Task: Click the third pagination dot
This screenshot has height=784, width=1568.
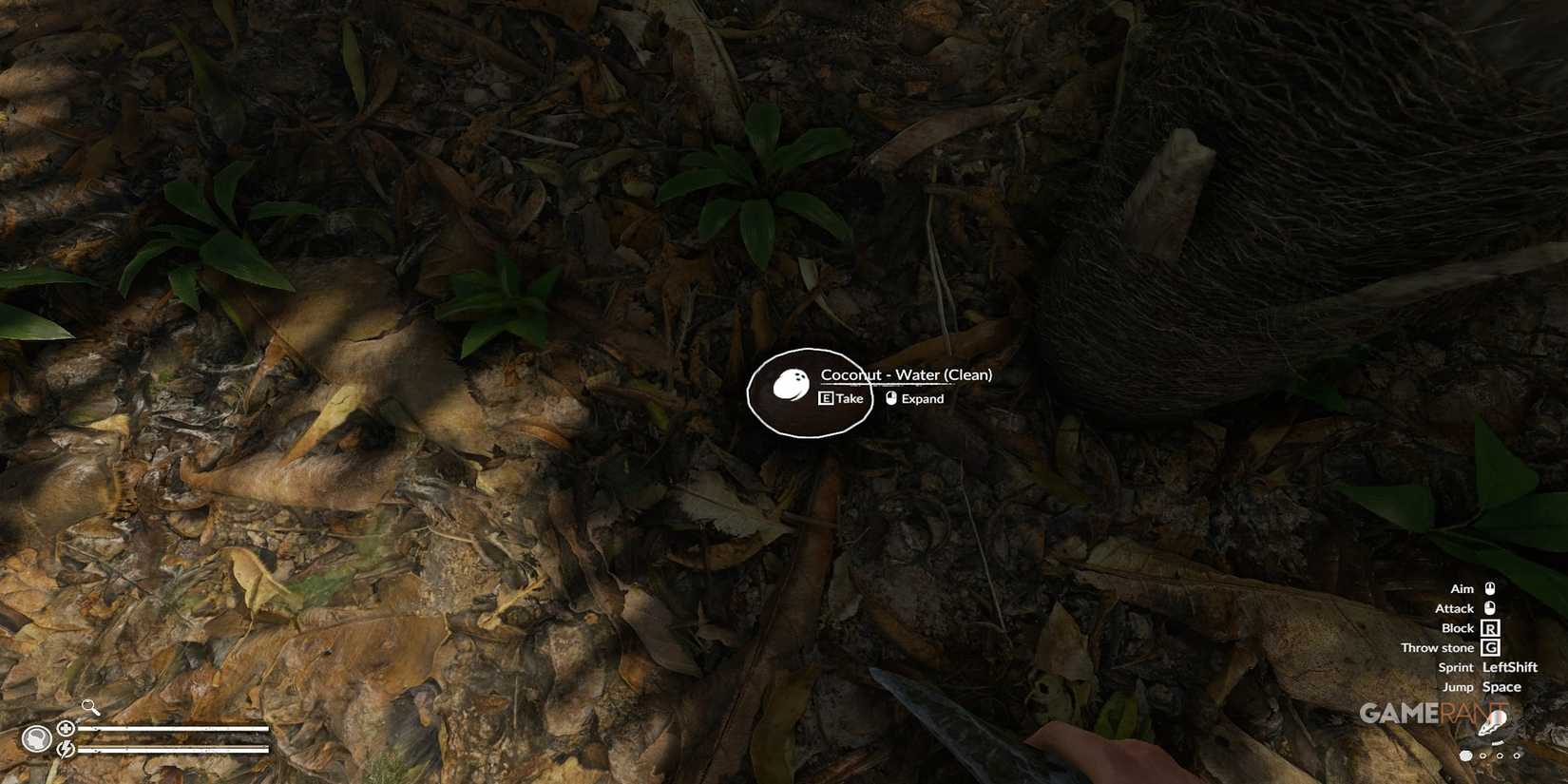Action: (x=1500, y=755)
